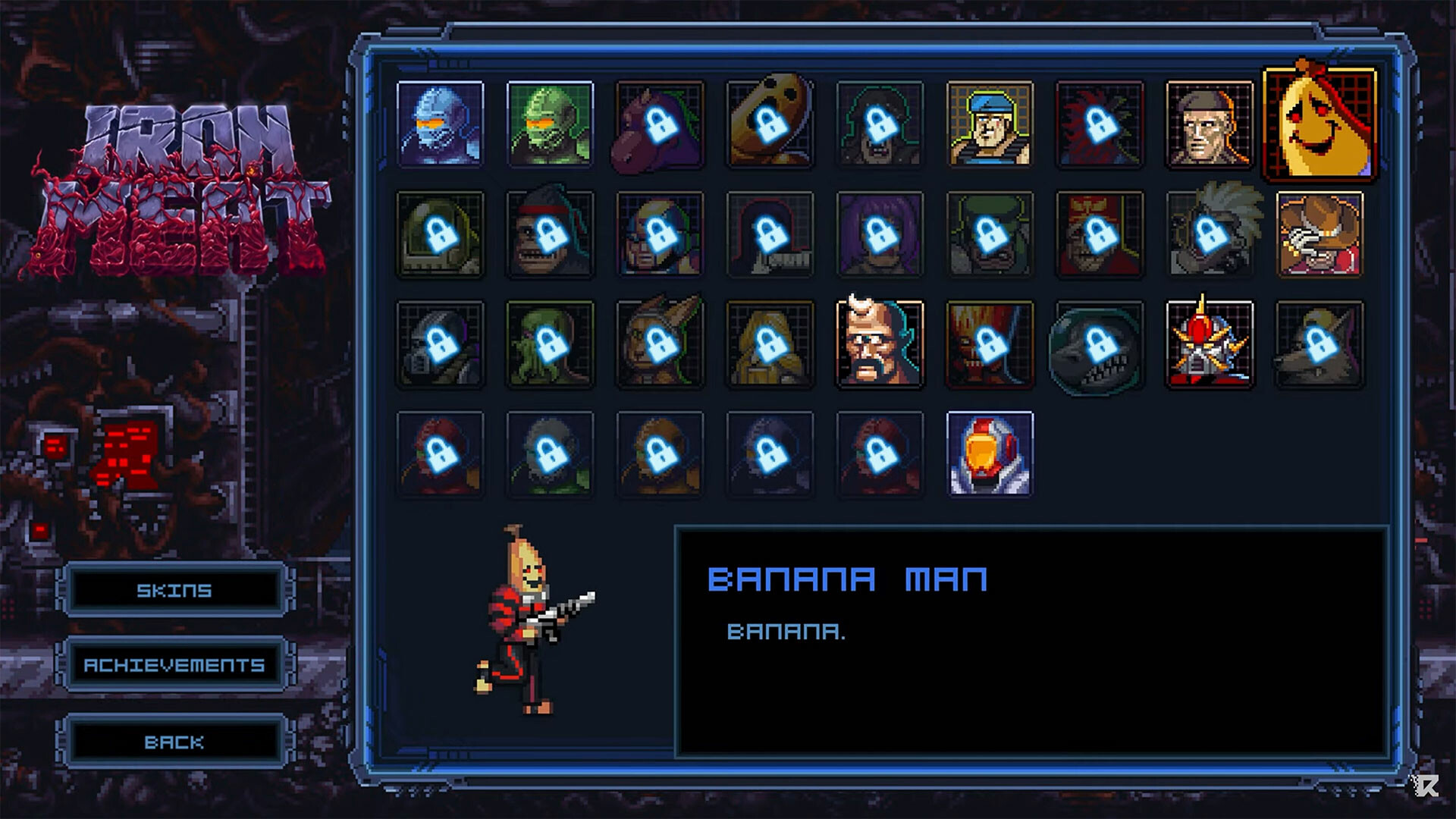The height and width of the screenshot is (819, 1456).
Task: Select the cowboy hat character portrait
Action: (1319, 233)
